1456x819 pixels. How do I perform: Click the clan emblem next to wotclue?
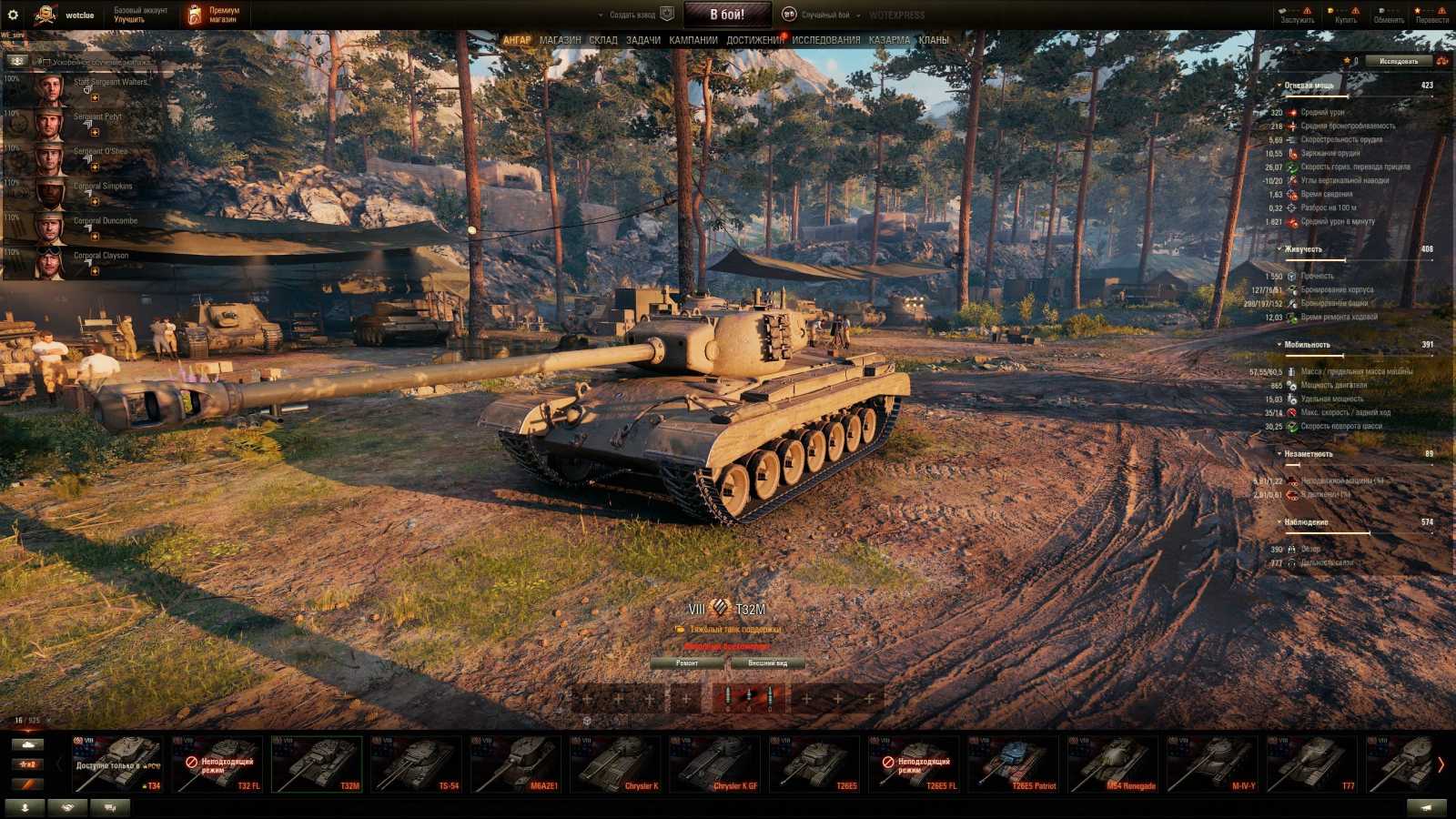45,15
